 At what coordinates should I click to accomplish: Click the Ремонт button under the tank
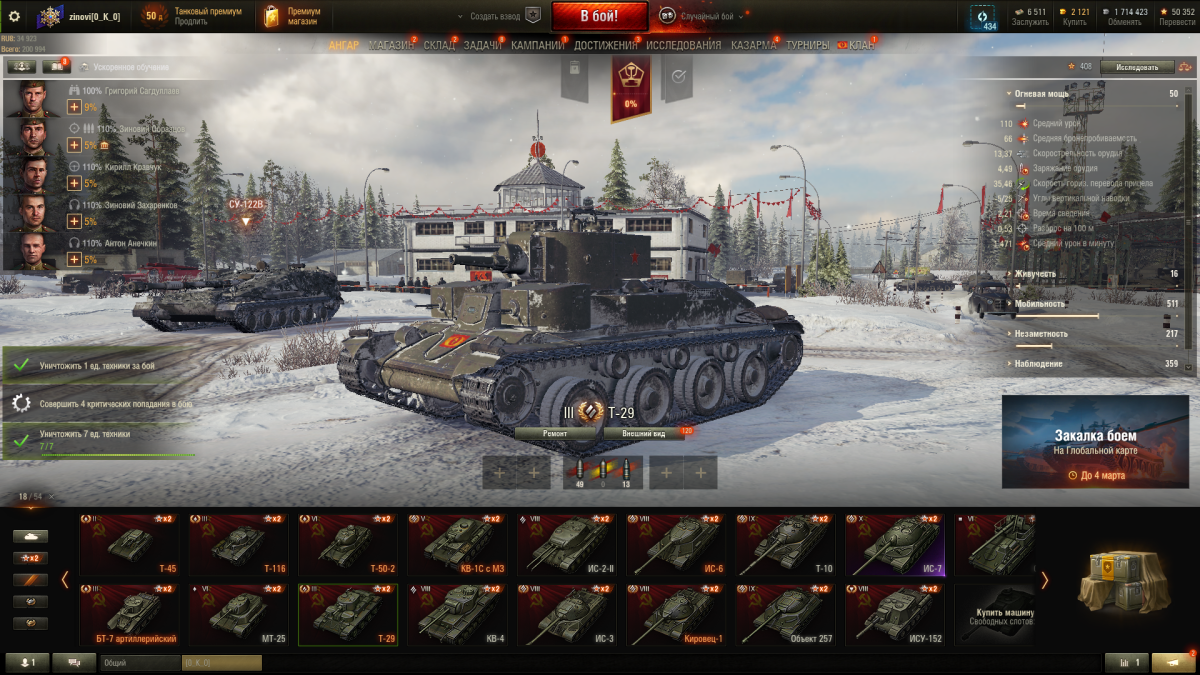click(556, 434)
